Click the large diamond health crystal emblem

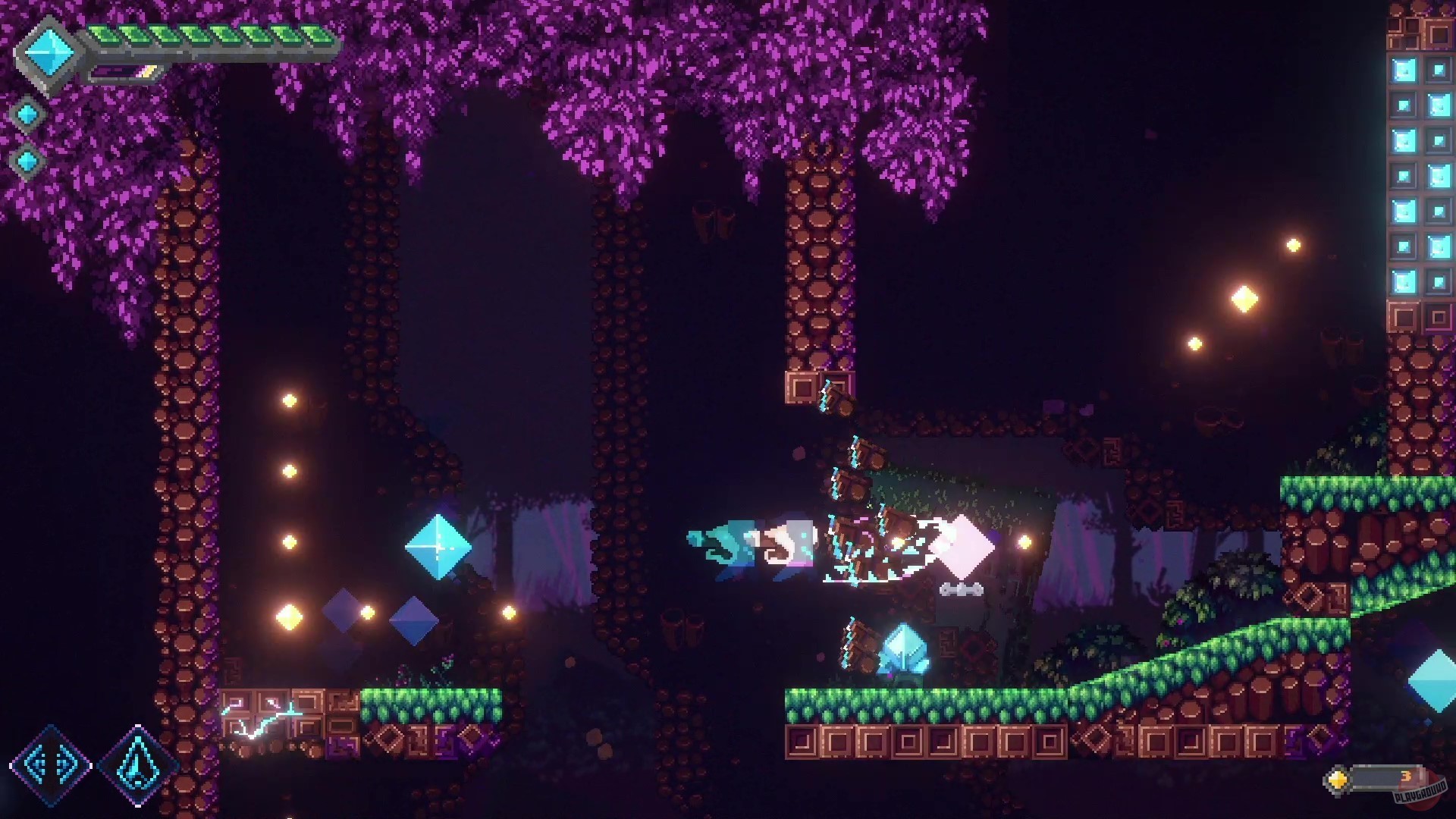(48, 52)
